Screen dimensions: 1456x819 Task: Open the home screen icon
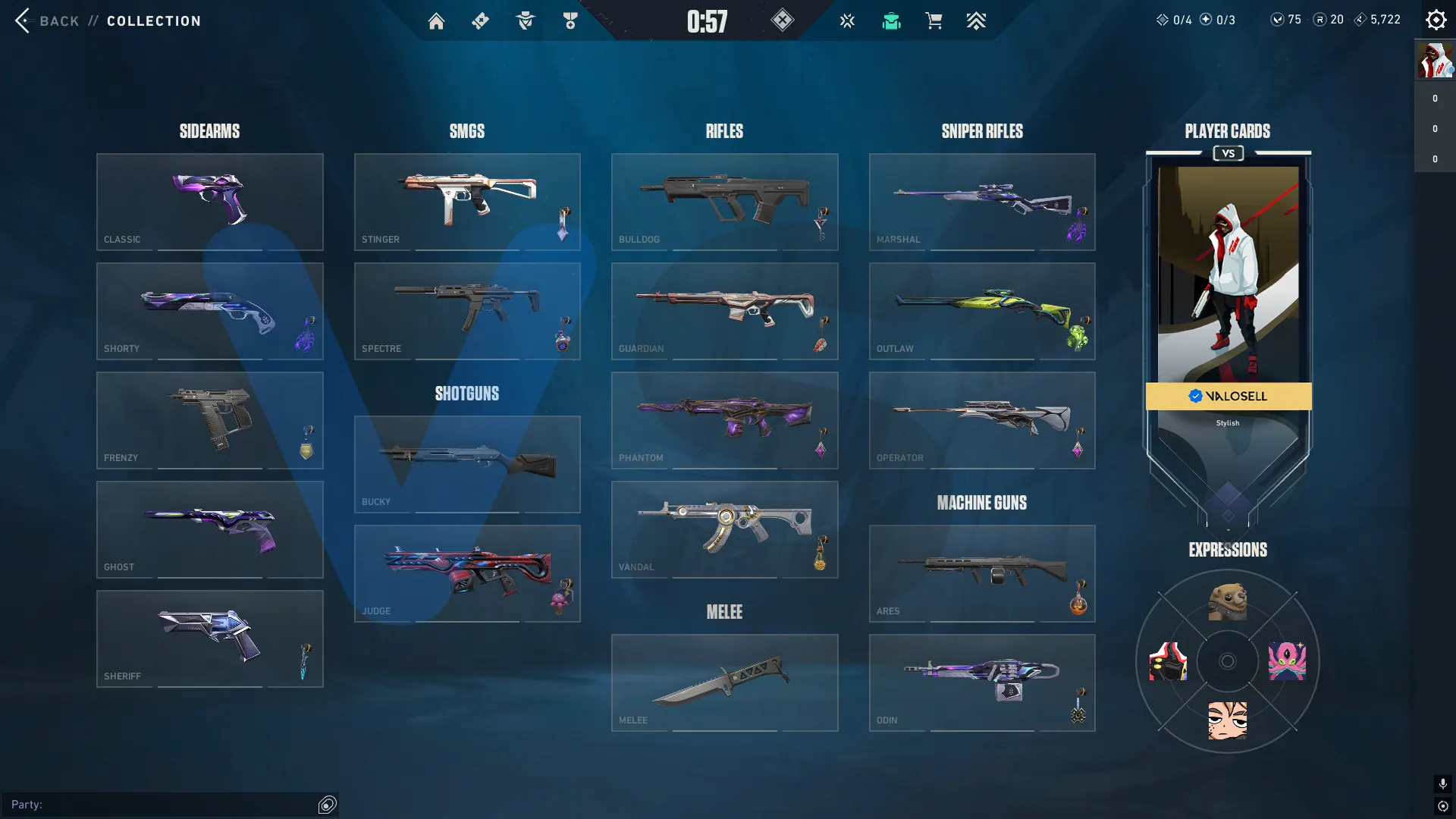pos(436,21)
